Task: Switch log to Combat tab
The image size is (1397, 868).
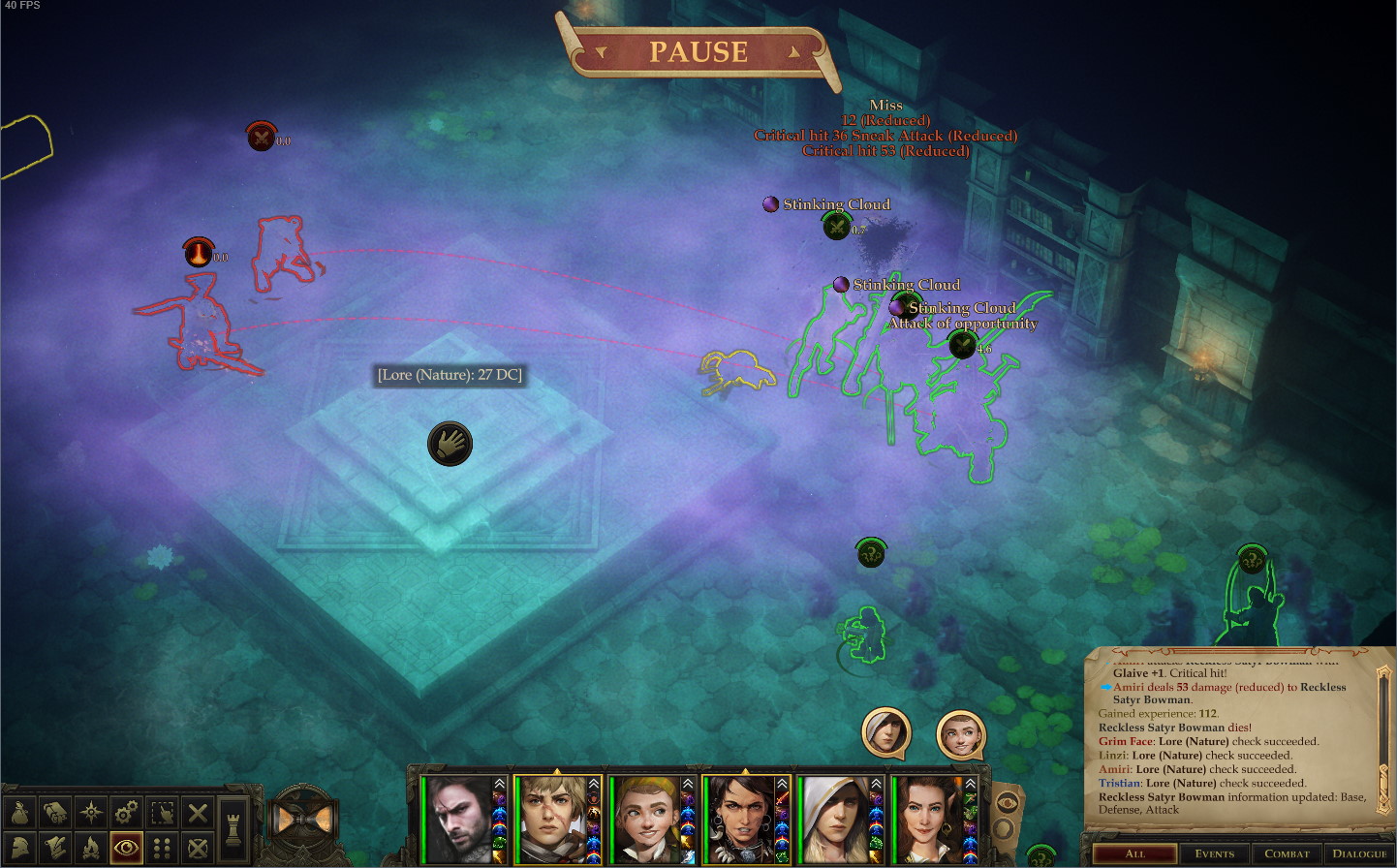Action: [1287, 853]
